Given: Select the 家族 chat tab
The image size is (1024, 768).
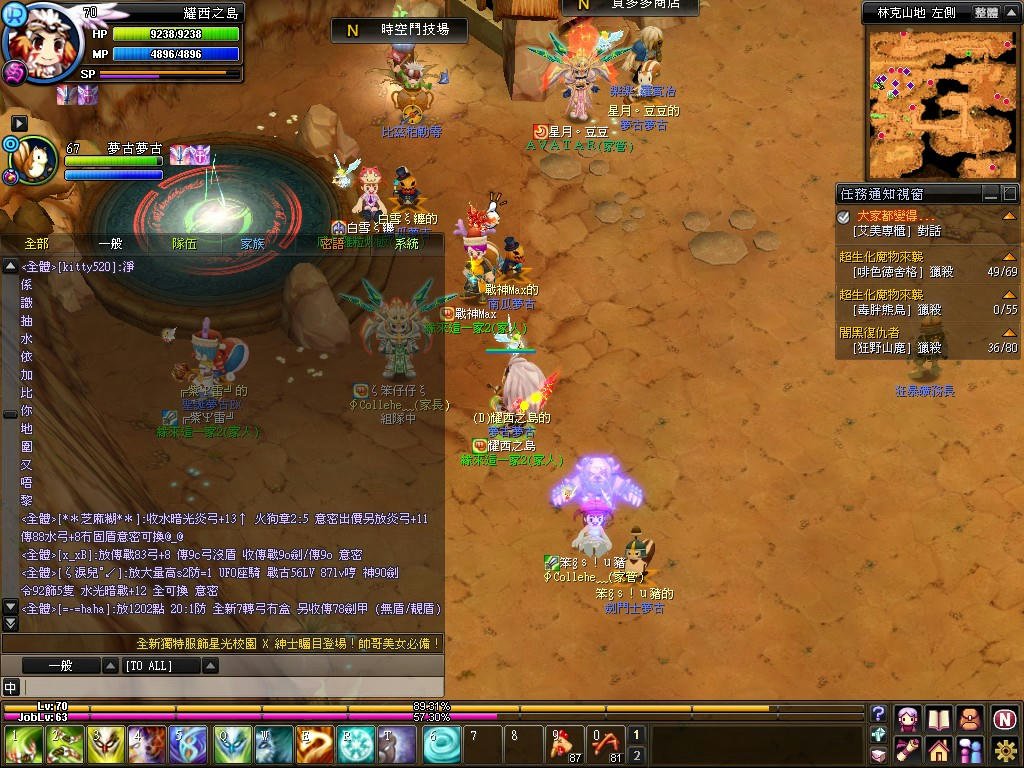Looking at the screenshot, I should [253, 243].
